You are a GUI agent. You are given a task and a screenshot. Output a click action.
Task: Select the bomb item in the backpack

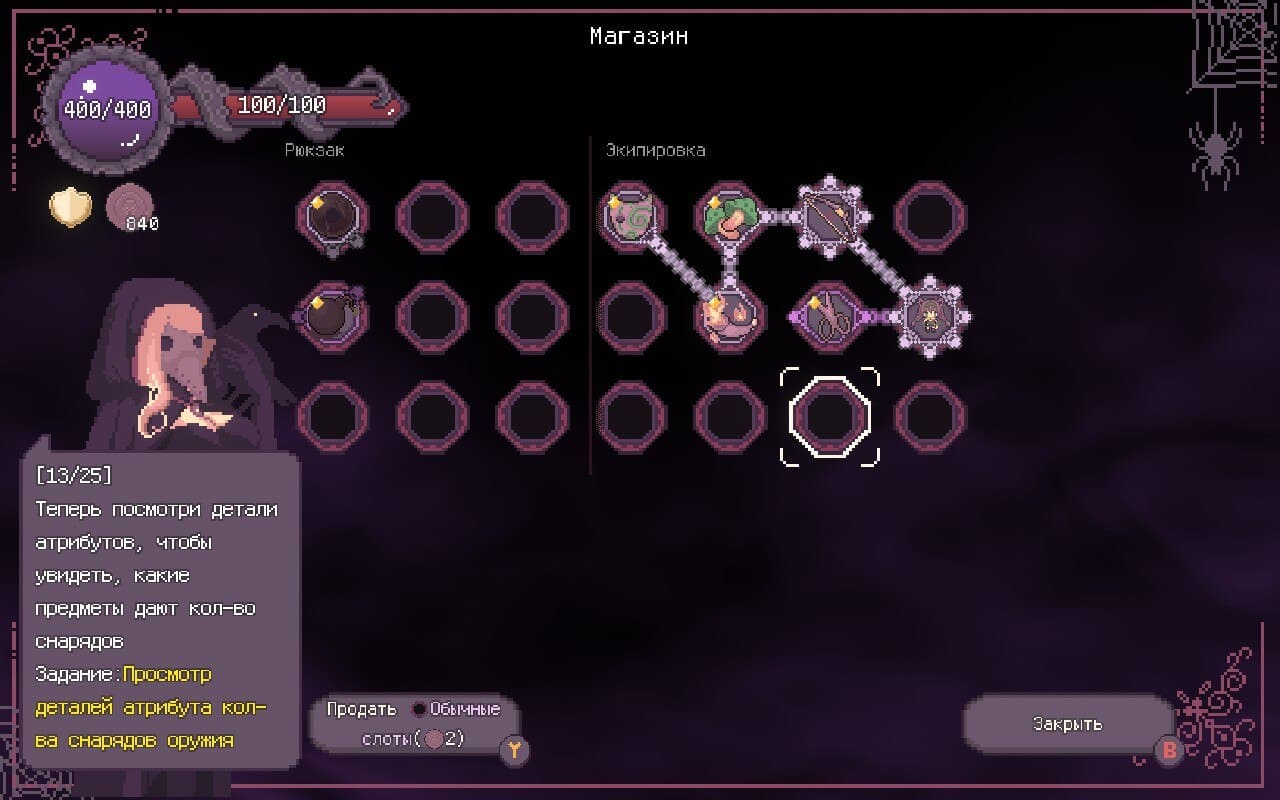coord(332,317)
